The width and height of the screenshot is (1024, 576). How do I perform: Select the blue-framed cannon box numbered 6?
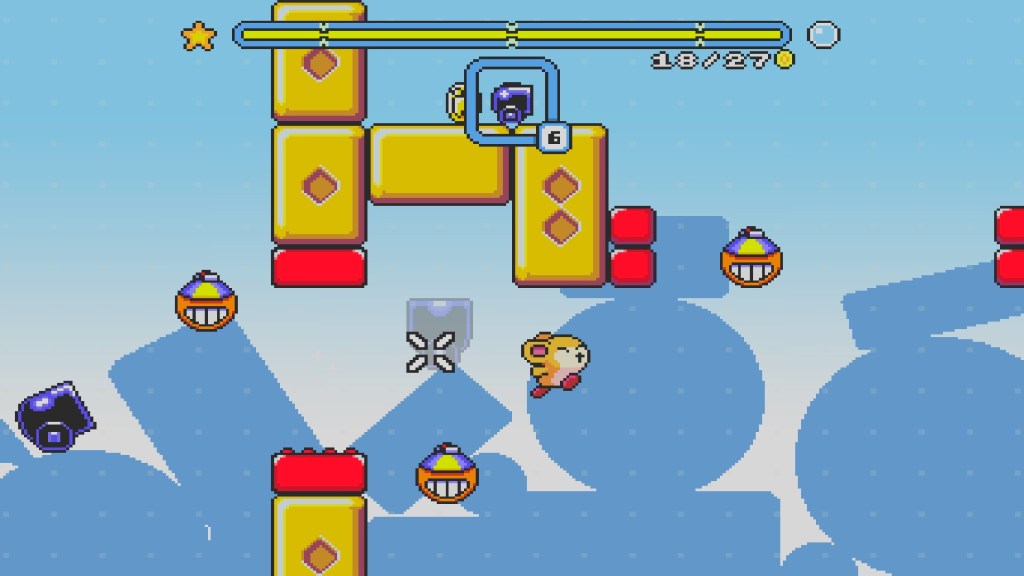(511, 103)
